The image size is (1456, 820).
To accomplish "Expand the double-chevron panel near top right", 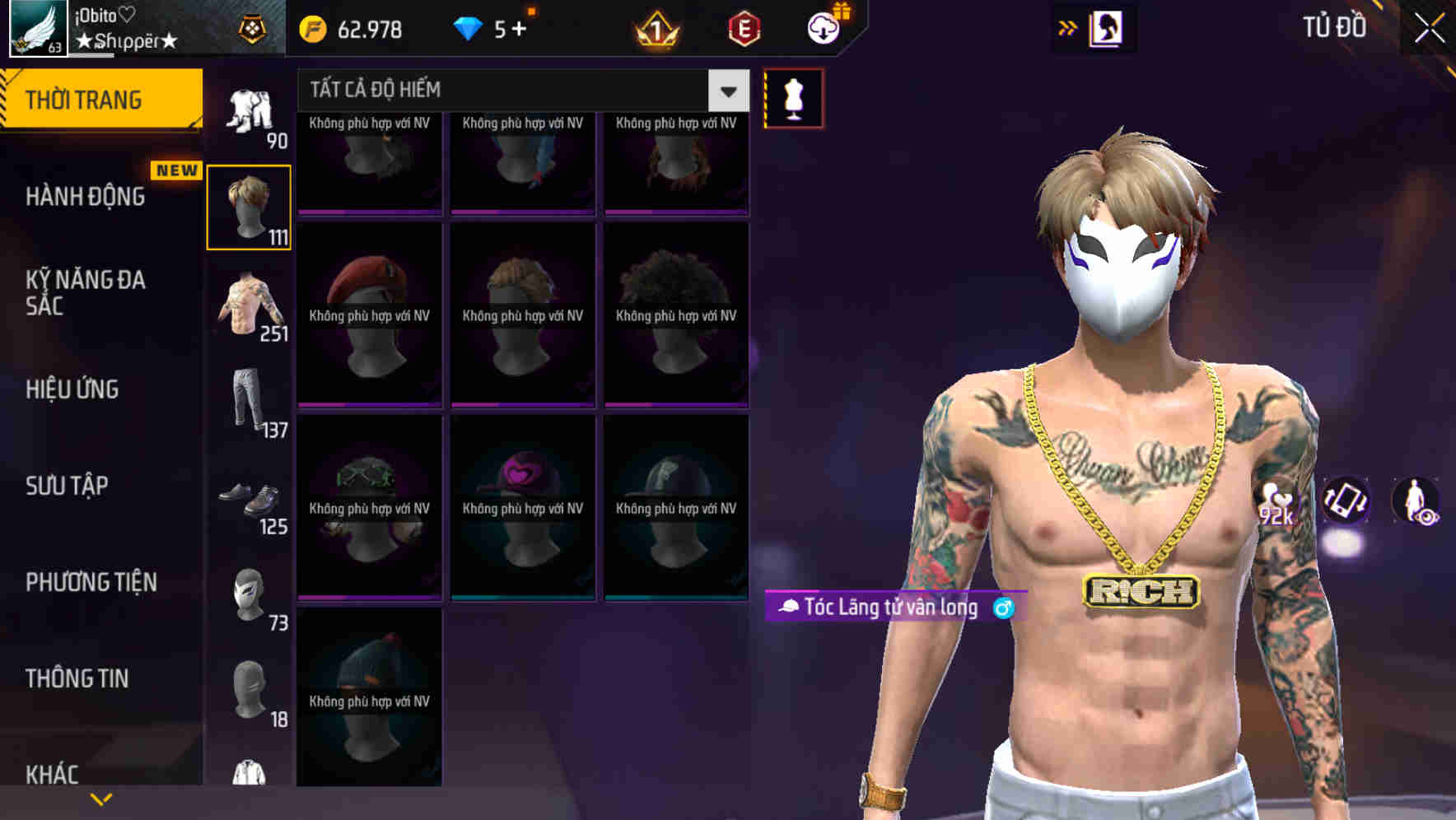I will point(1067,27).
